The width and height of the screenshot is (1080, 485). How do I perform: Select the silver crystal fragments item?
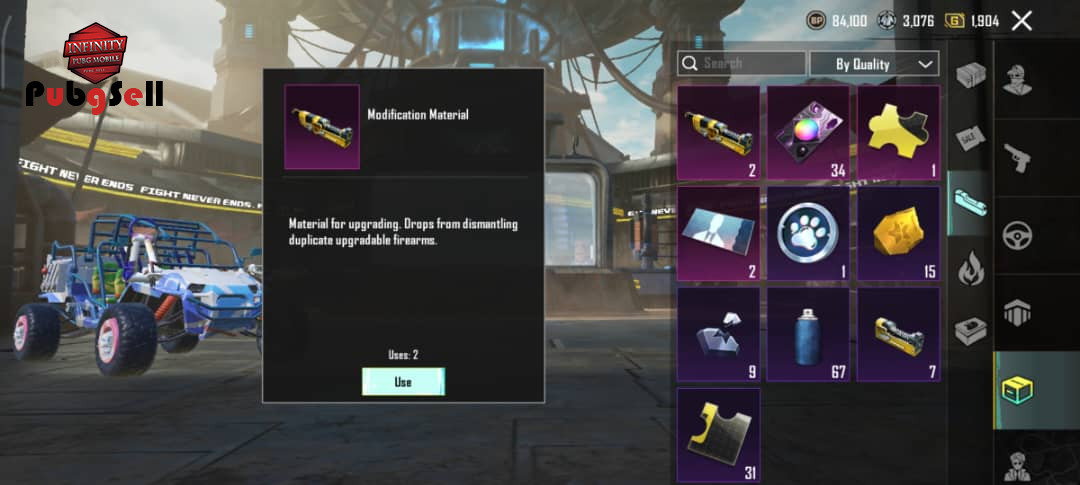pos(718,334)
